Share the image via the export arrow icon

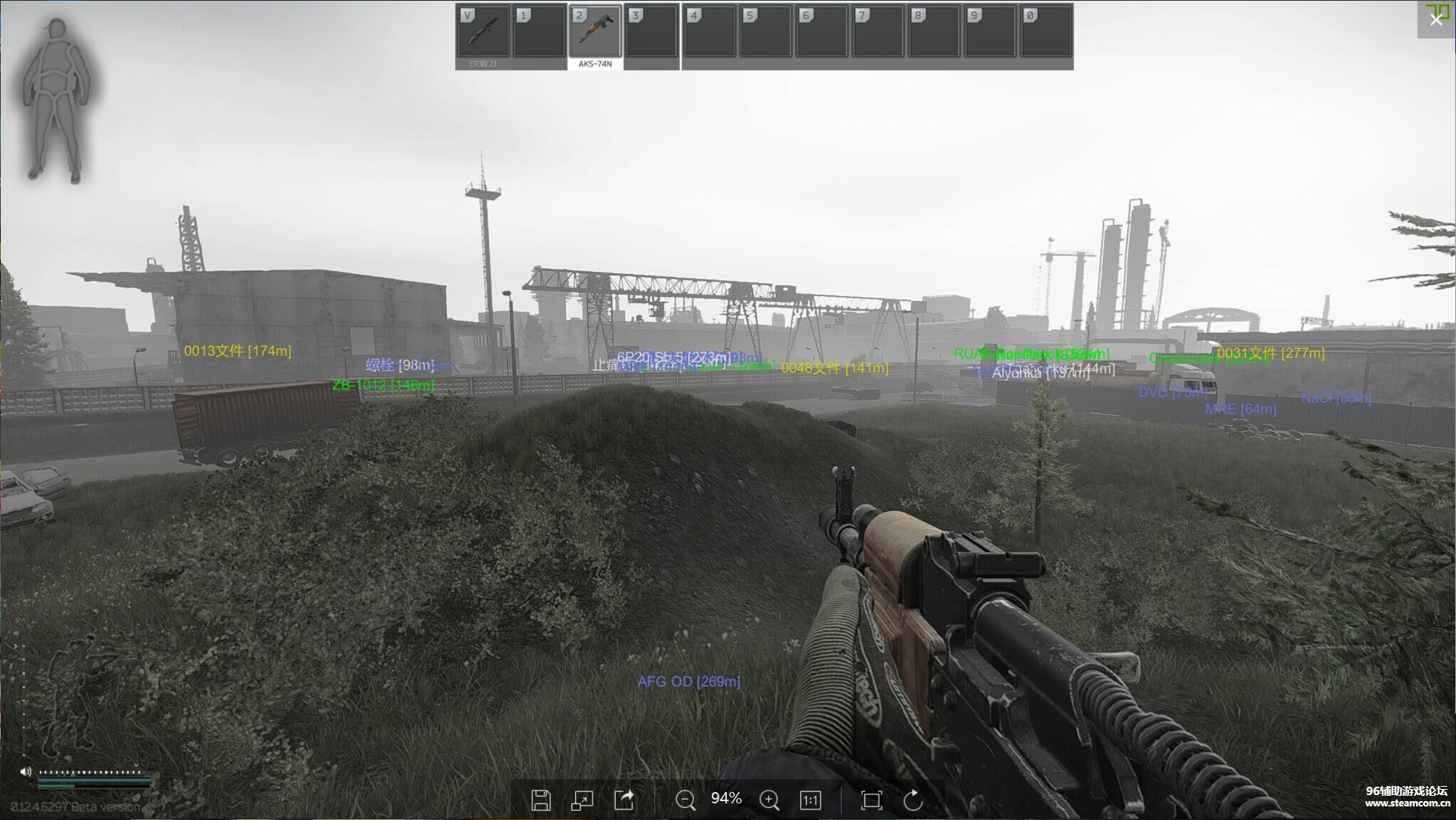[623, 800]
